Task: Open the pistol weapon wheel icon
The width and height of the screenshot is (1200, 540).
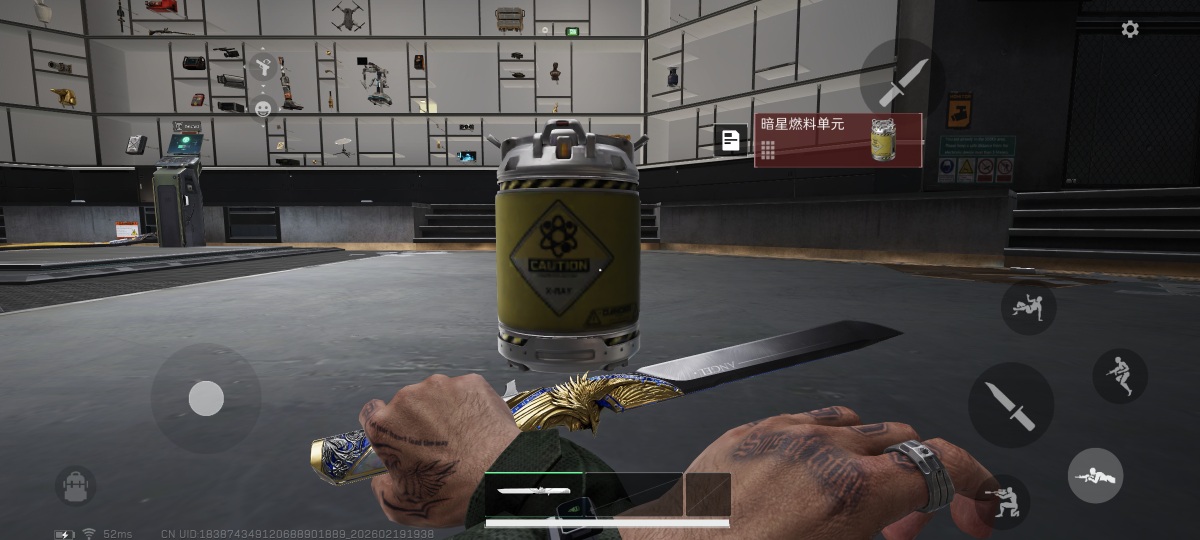Action: [262, 67]
